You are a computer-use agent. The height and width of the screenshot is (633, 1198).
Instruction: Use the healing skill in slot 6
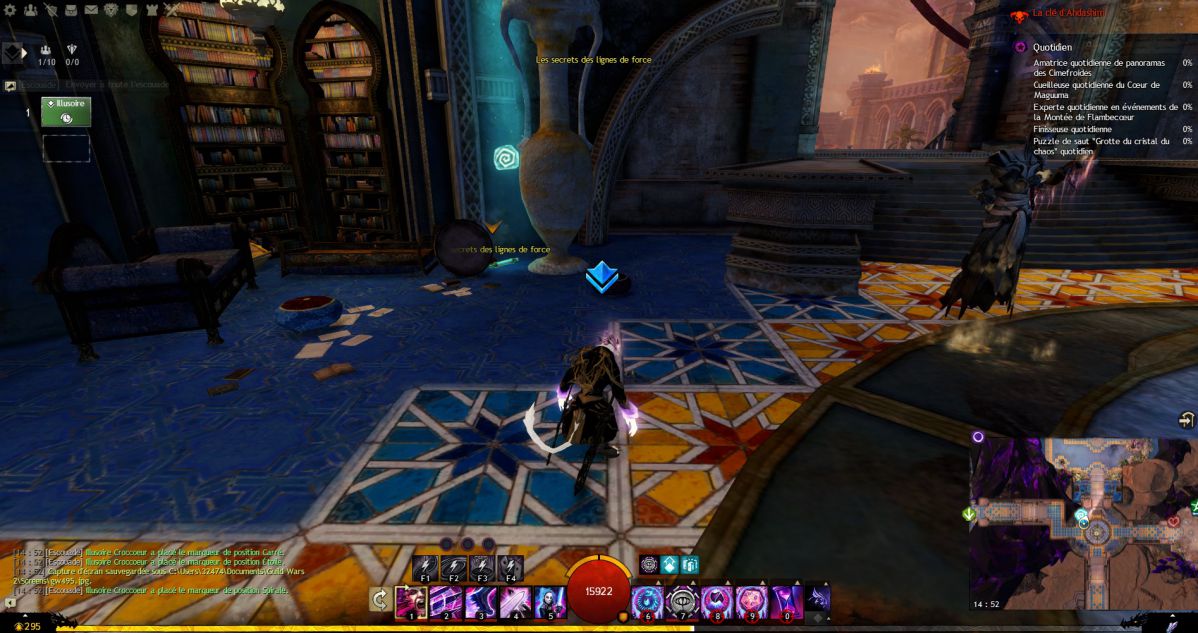(648, 602)
